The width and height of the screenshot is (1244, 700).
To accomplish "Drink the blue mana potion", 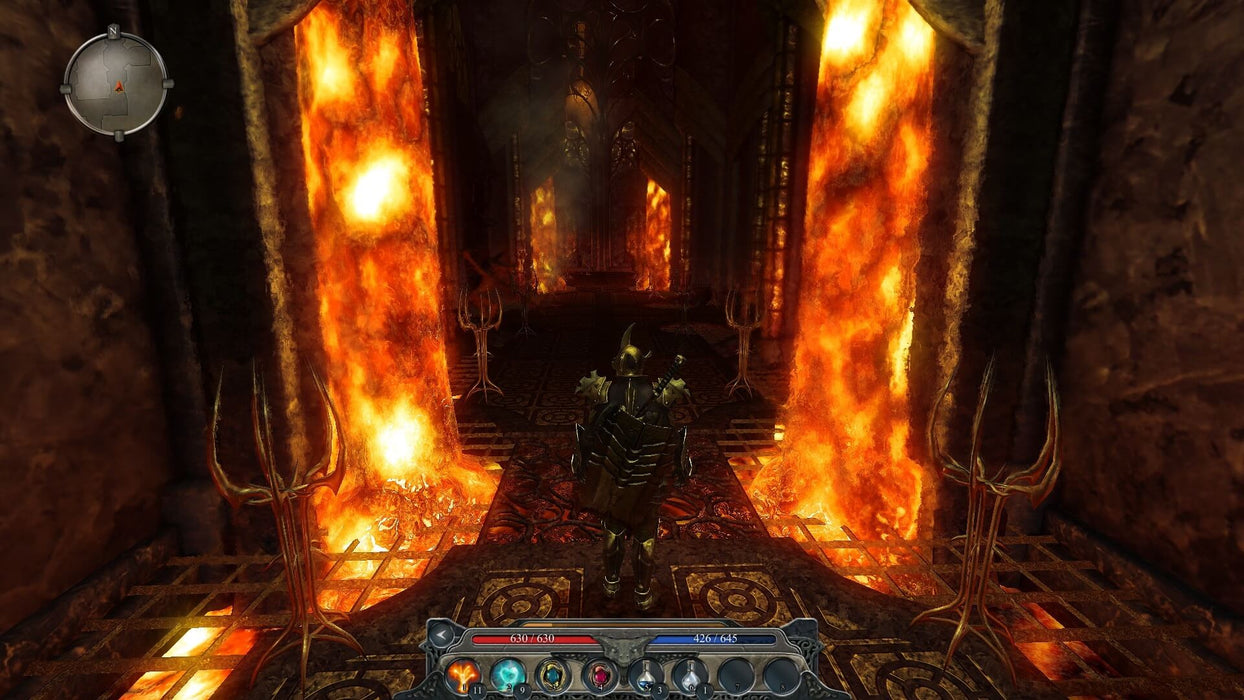I will (645, 676).
